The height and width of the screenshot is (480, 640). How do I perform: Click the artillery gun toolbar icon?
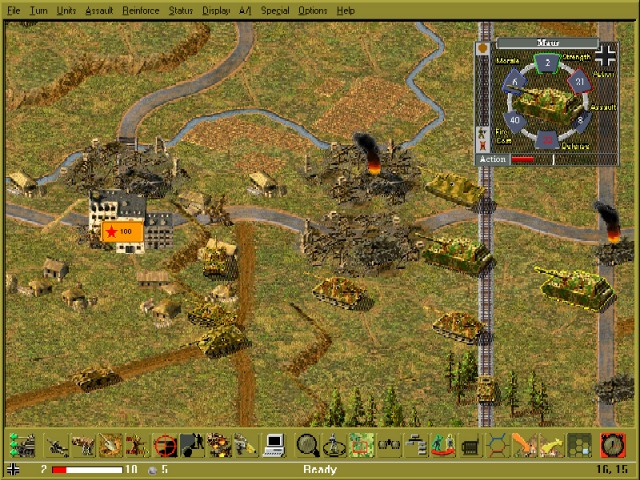coord(56,445)
